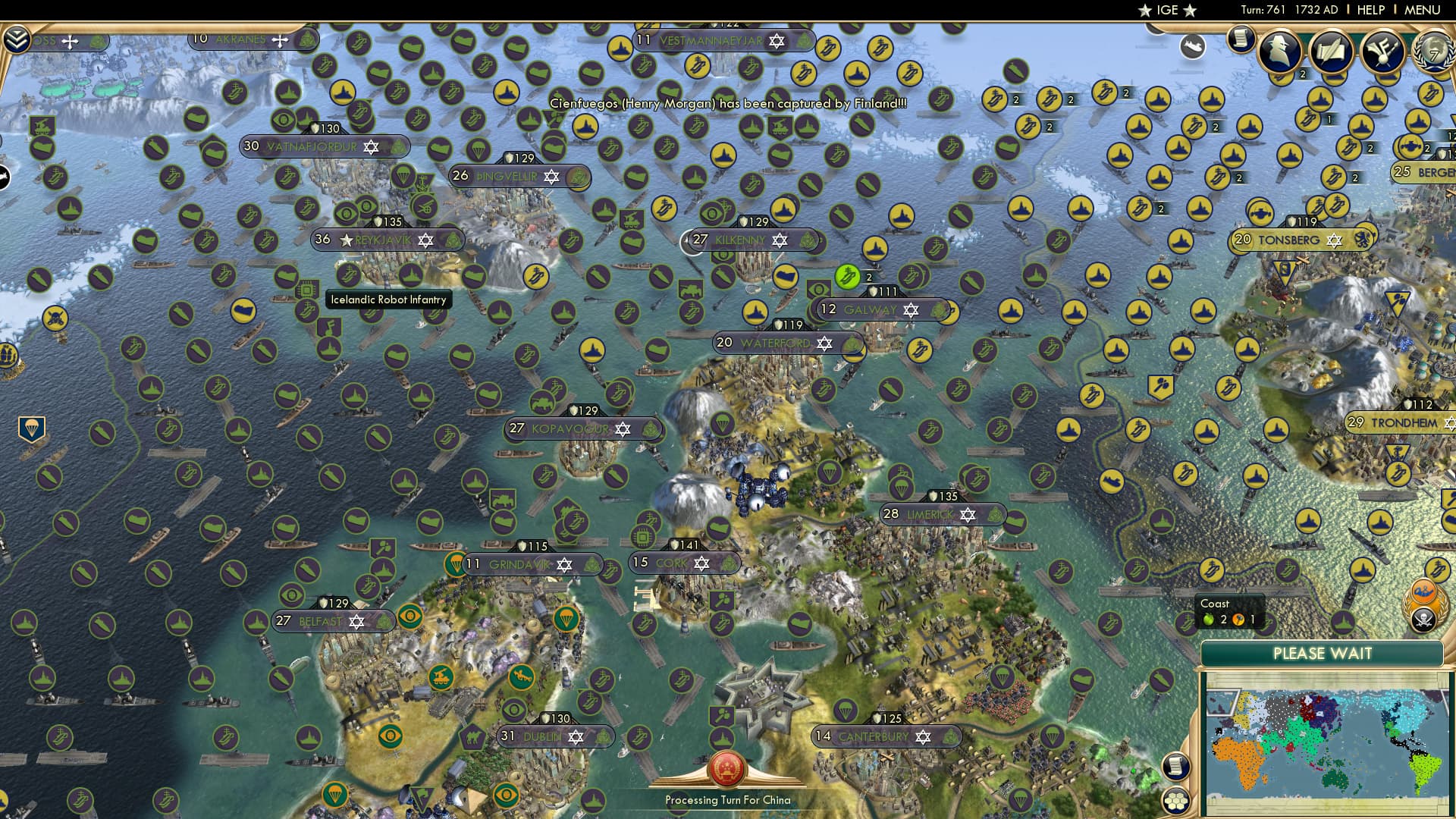Click the pirate skull notification near the minimap
This screenshot has height=819, width=1456.
(1424, 619)
